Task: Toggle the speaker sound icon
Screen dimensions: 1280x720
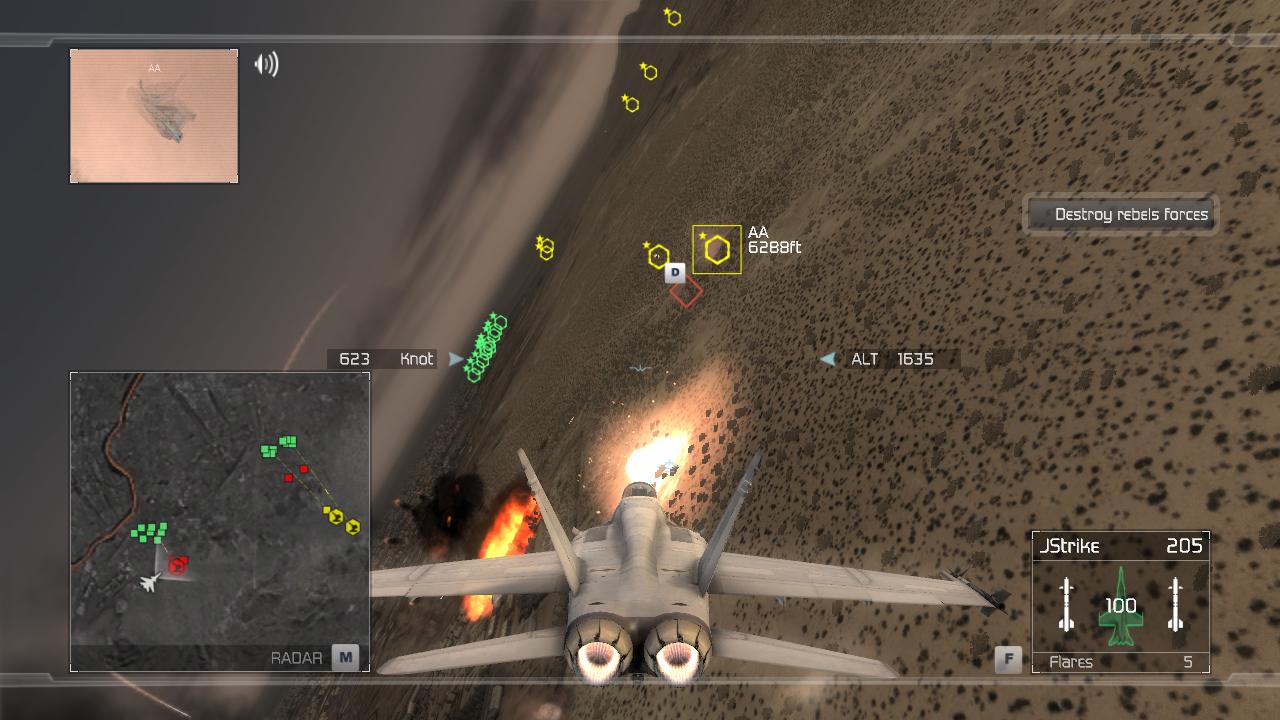Action: (266, 65)
